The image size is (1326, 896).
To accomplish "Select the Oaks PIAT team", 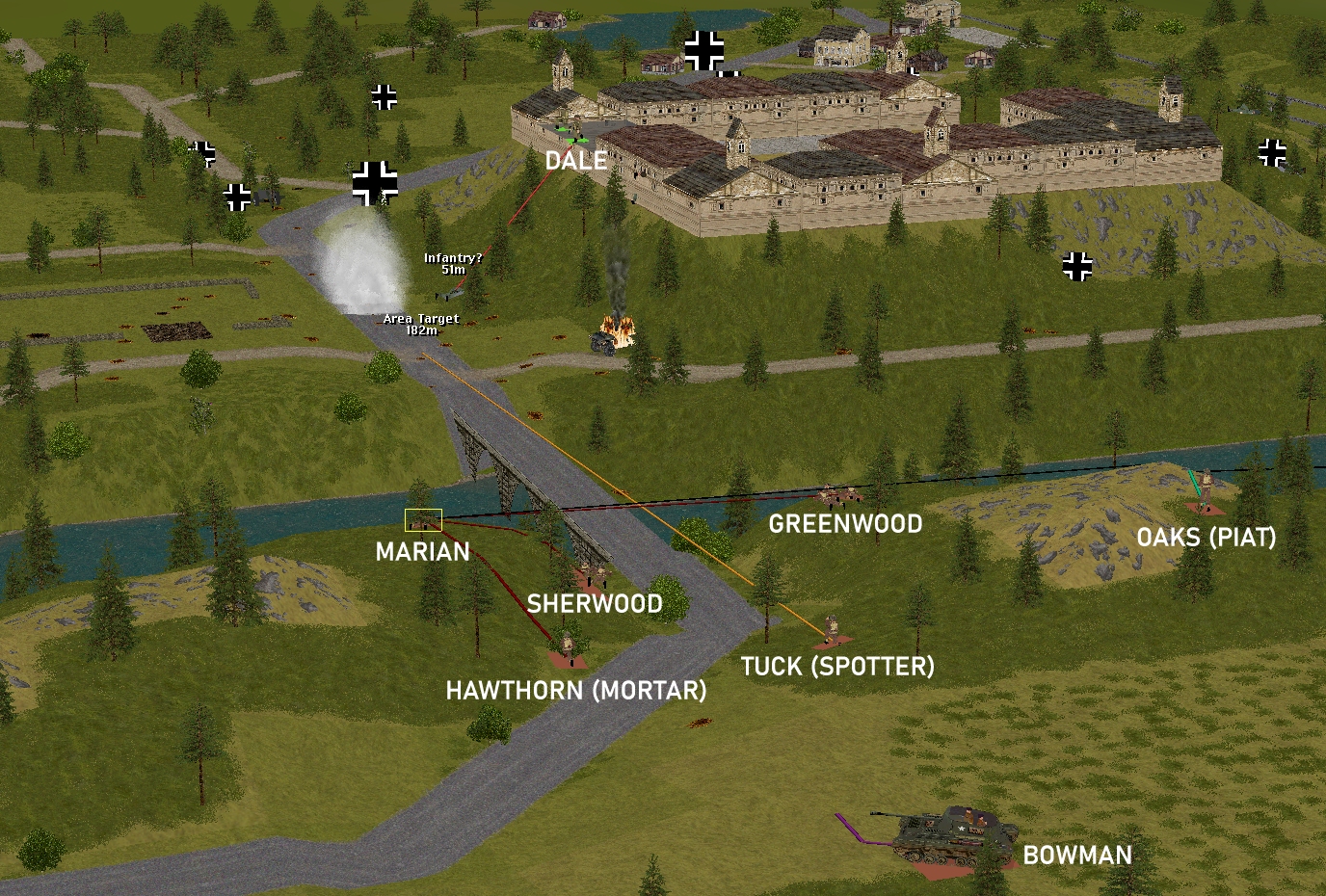I will [x=1205, y=491].
